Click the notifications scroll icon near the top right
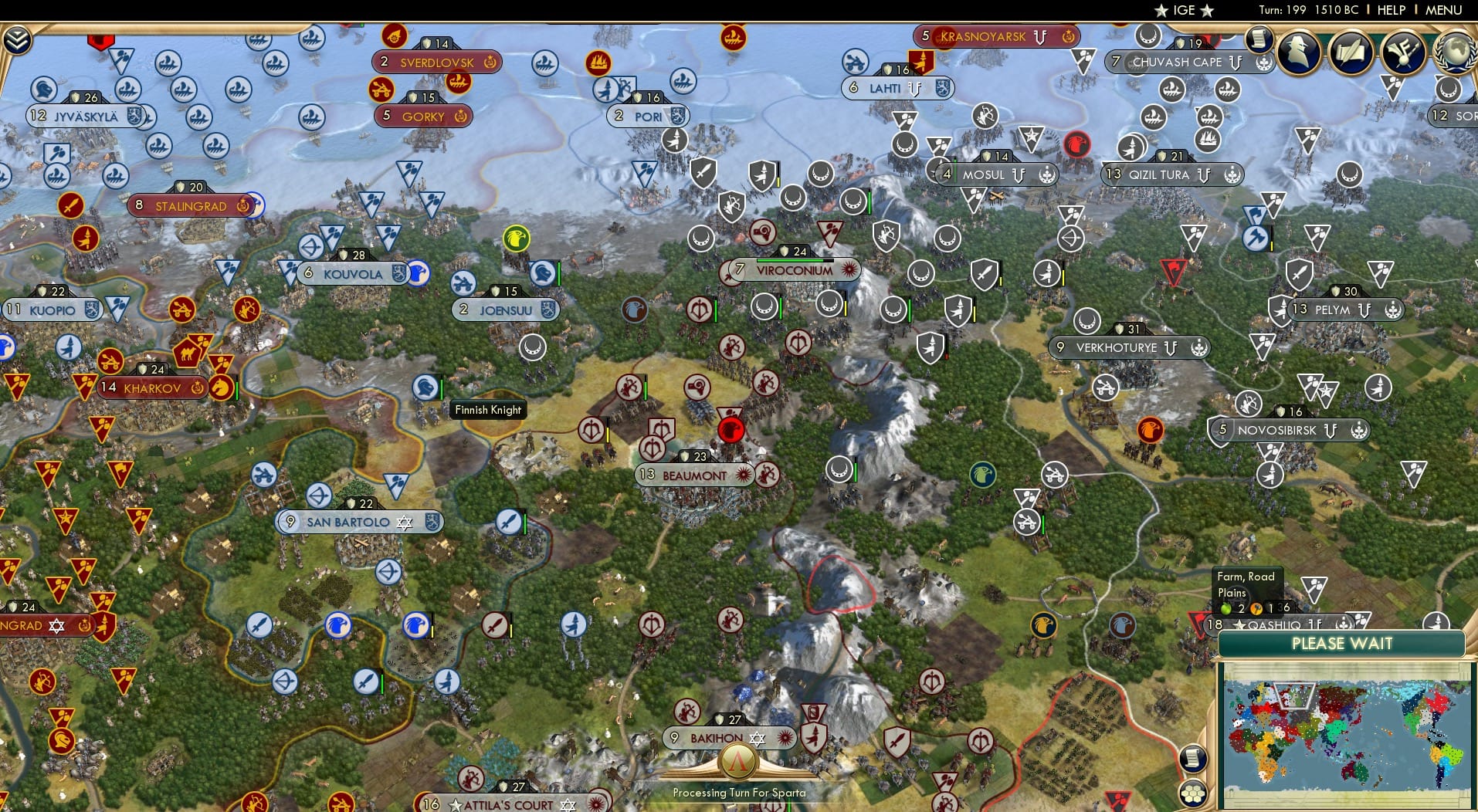Viewport: 1478px width, 812px height. coord(1258,39)
